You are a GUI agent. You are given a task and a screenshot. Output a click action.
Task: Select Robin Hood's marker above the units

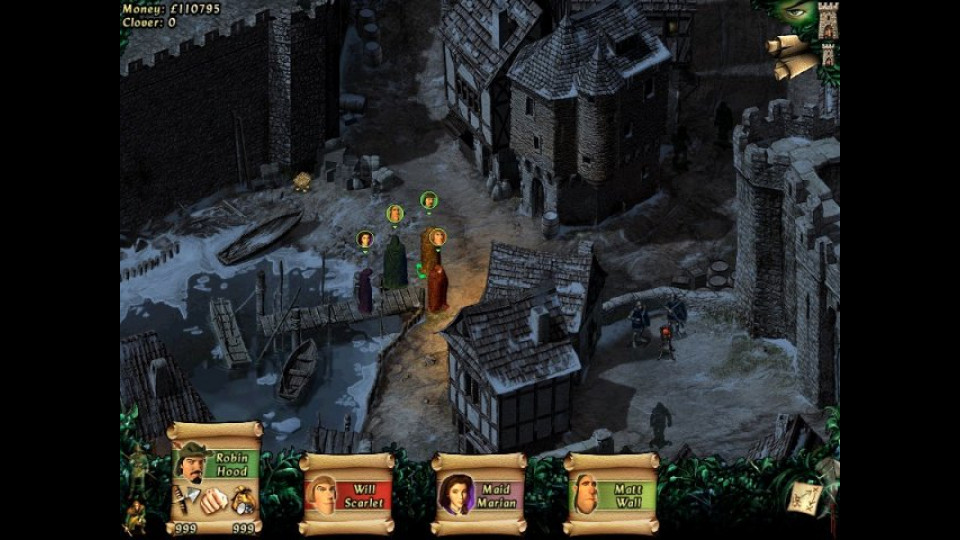point(429,200)
